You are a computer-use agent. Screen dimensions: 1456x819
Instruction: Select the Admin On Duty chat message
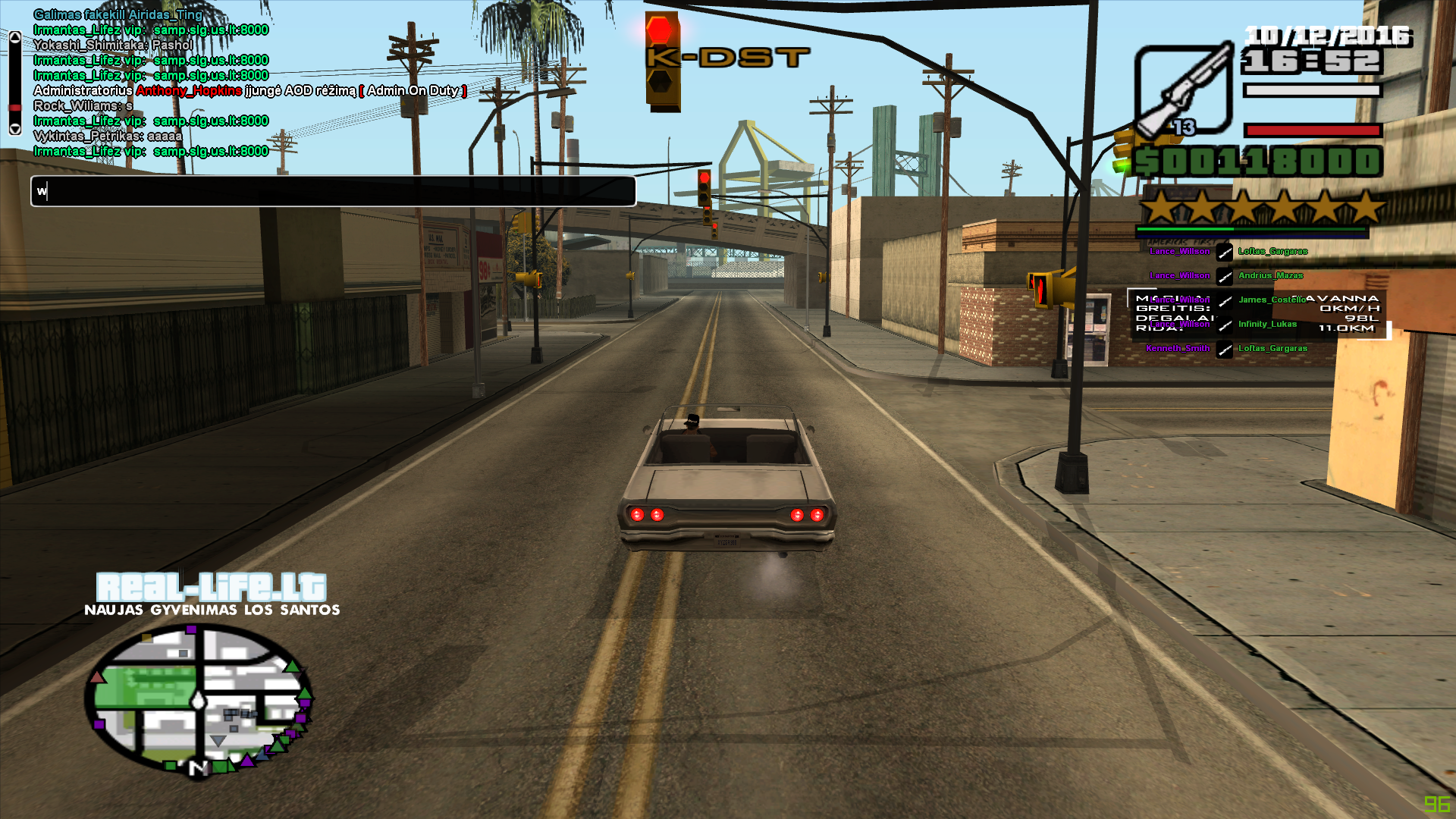point(250,91)
